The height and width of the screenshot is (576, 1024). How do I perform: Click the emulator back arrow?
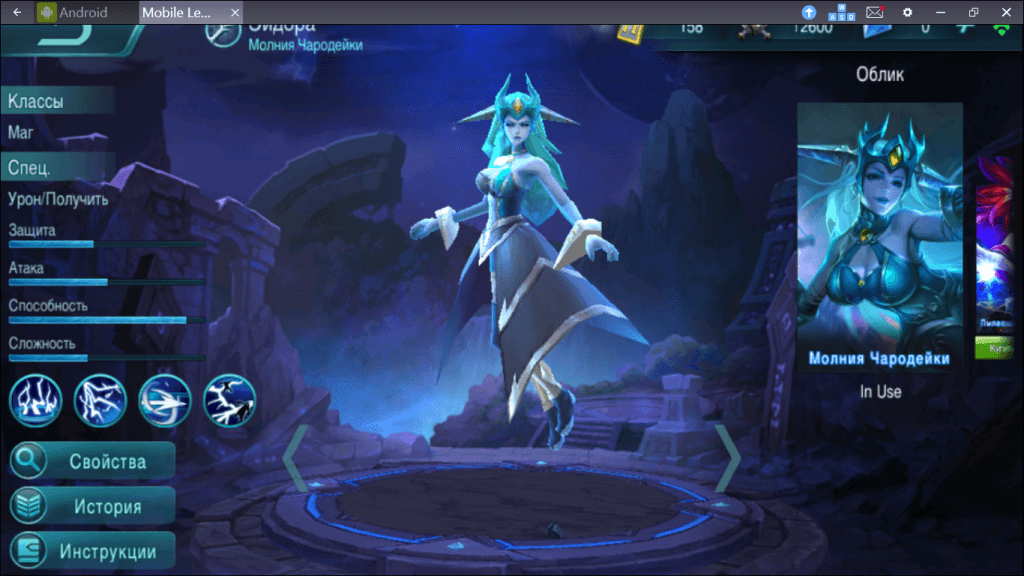pos(16,12)
